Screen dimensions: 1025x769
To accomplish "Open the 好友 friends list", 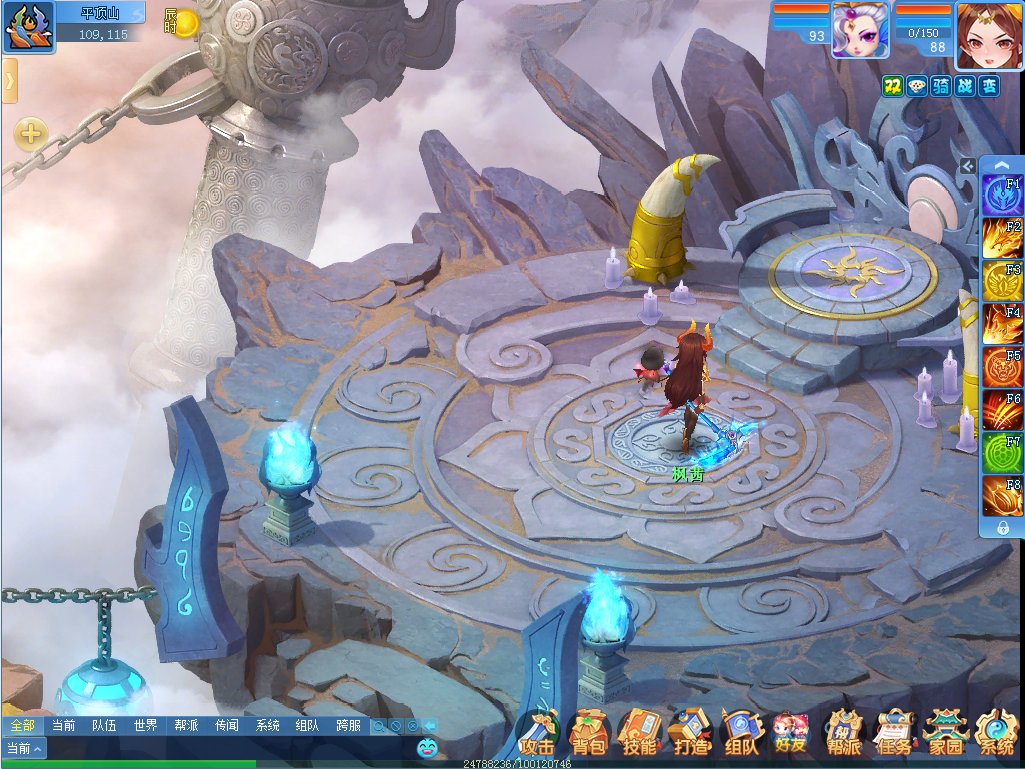I will [x=791, y=734].
